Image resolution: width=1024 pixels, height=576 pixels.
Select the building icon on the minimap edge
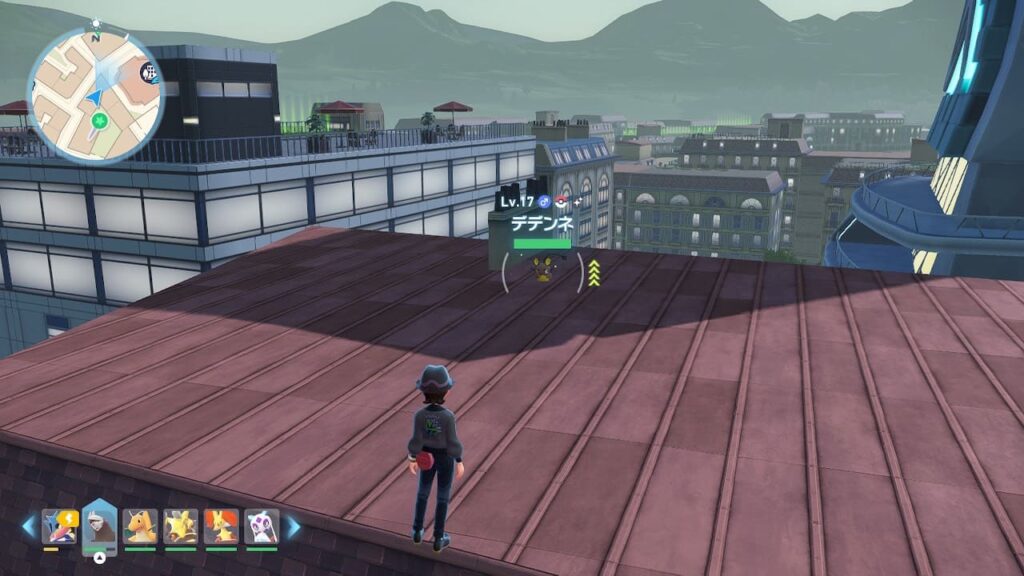pos(149,72)
